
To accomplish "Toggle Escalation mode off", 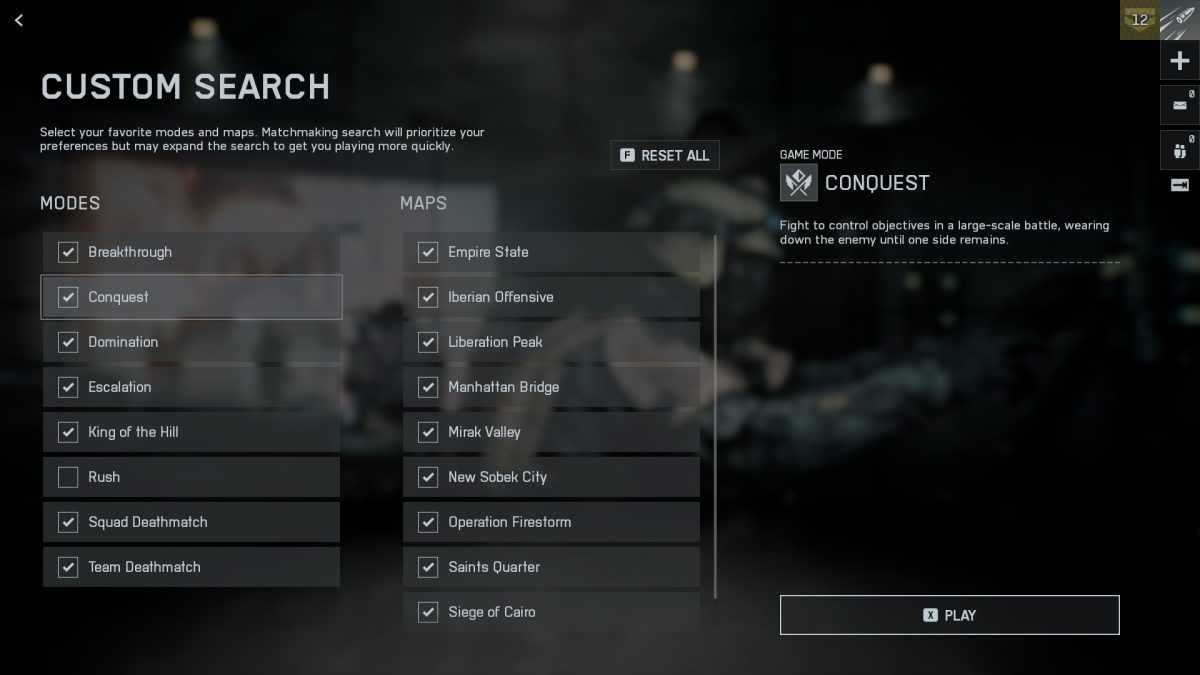I will [68, 387].
